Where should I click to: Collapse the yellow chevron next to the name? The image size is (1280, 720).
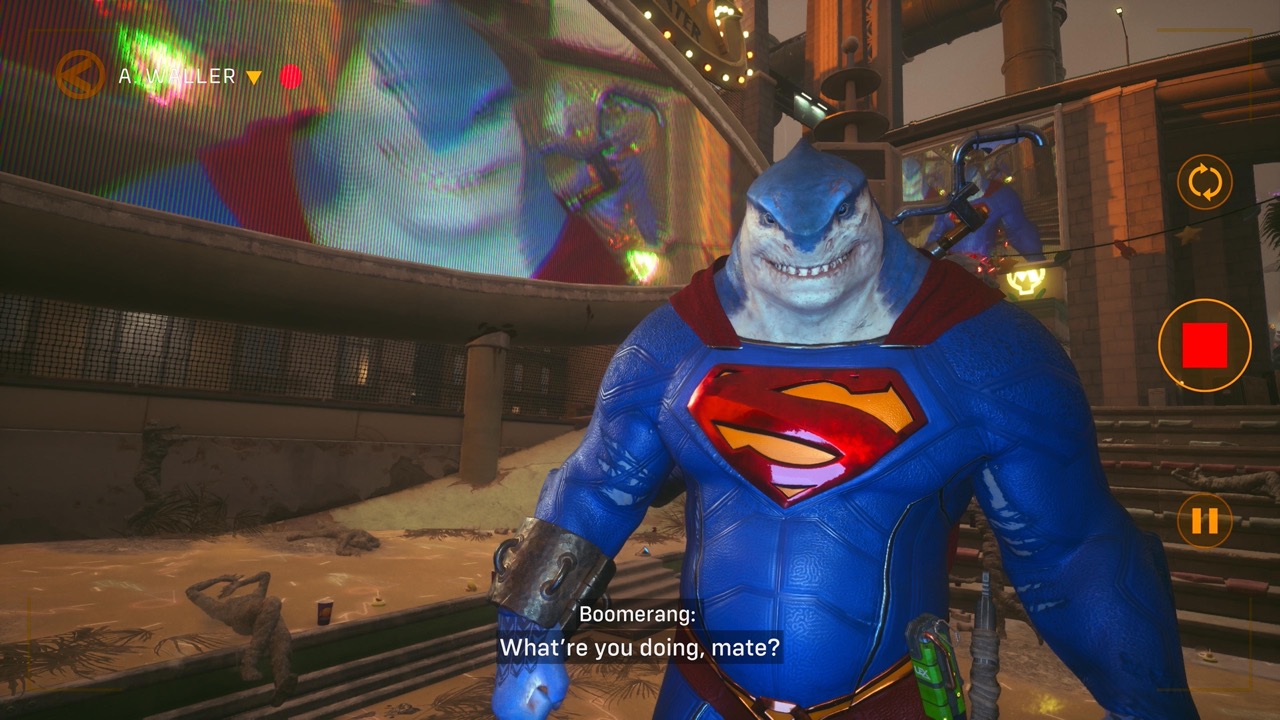click(x=255, y=75)
